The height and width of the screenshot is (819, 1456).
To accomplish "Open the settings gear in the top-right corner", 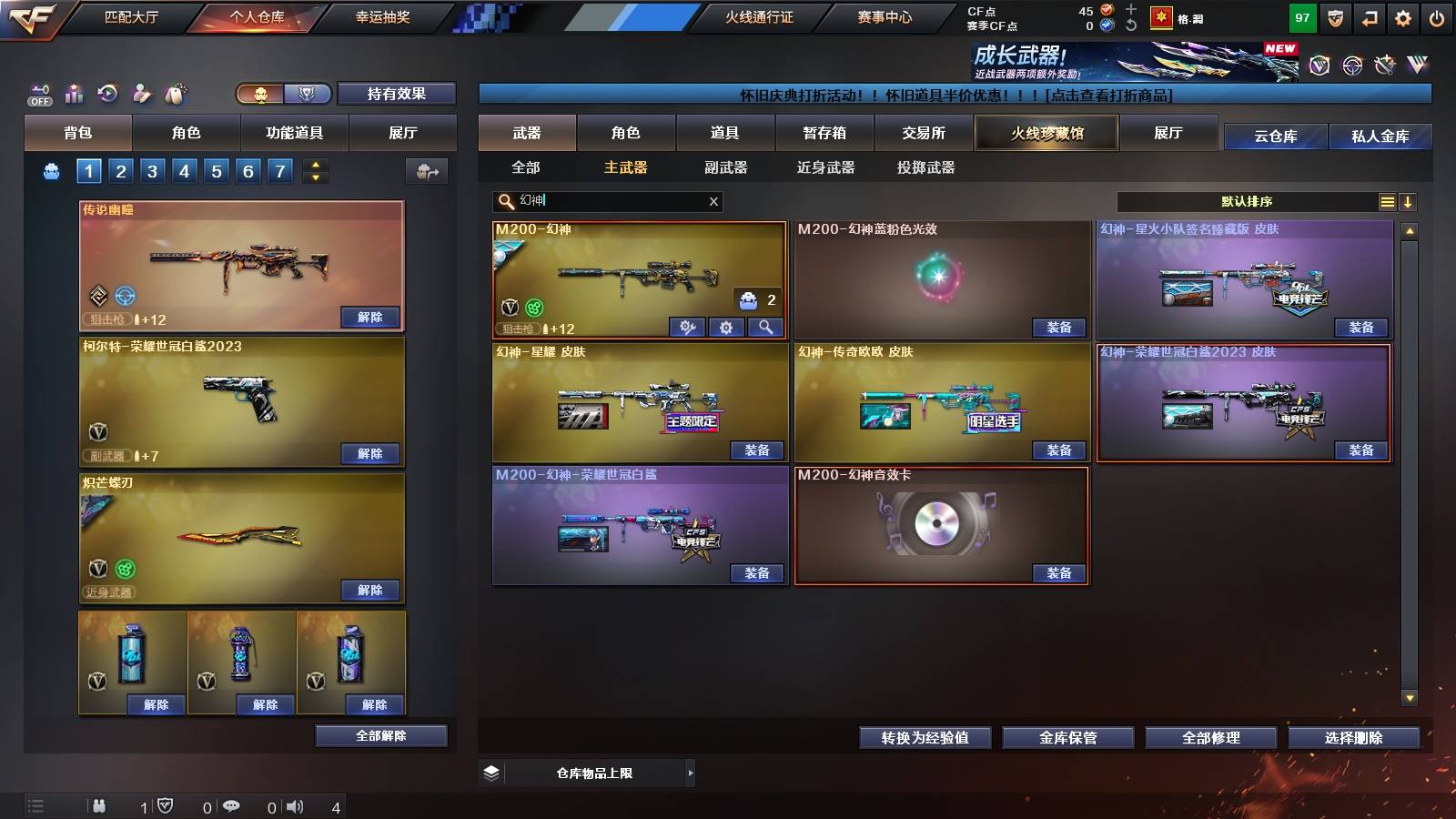I will (1402, 16).
